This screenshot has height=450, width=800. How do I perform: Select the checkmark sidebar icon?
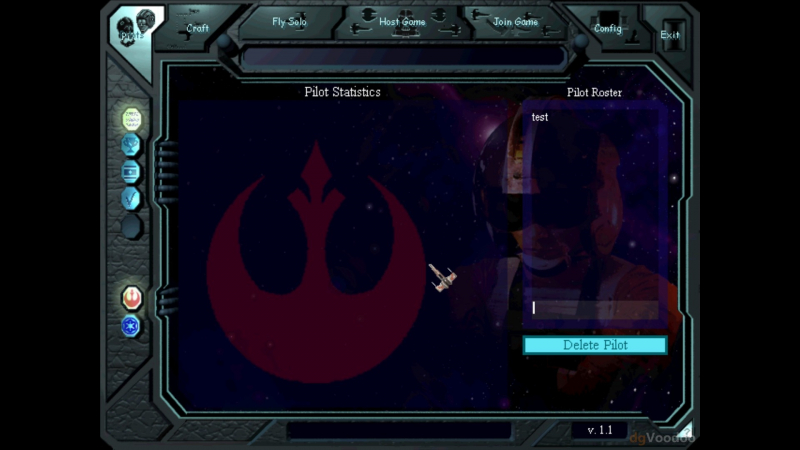click(x=132, y=199)
